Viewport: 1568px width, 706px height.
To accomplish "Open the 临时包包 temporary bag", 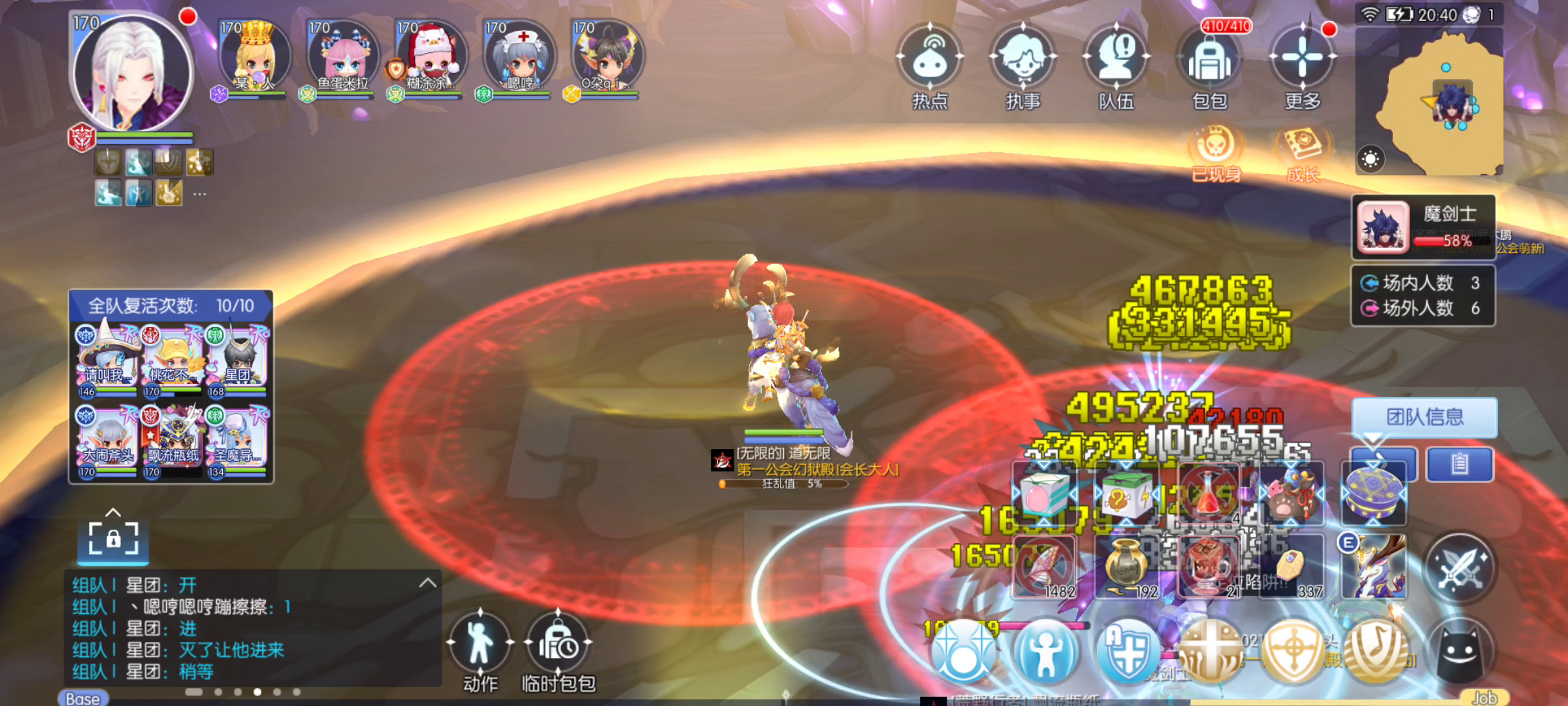I will pos(559,644).
